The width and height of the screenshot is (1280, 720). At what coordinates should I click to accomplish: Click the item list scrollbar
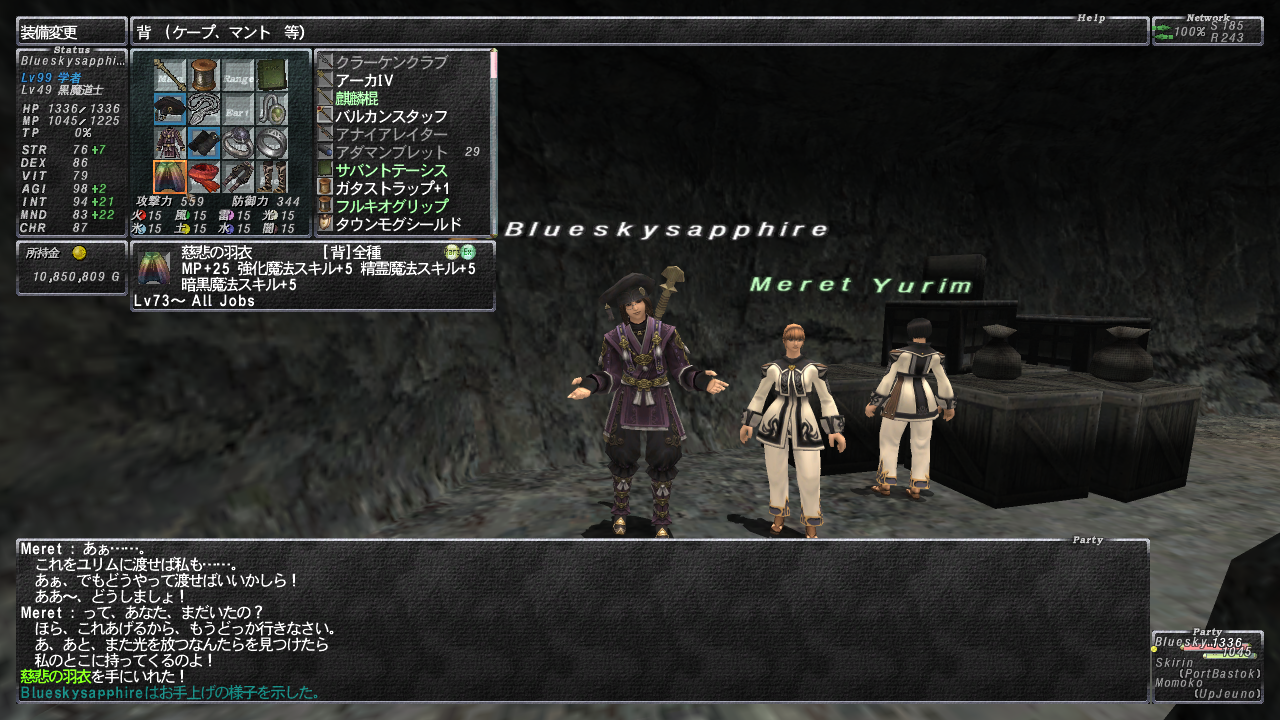point(493,140)
